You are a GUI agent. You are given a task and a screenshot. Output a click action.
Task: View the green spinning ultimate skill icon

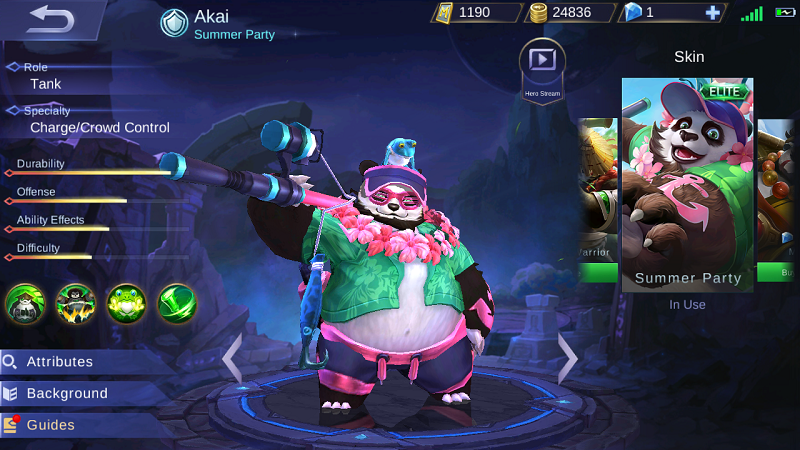[x=177, y=304]
